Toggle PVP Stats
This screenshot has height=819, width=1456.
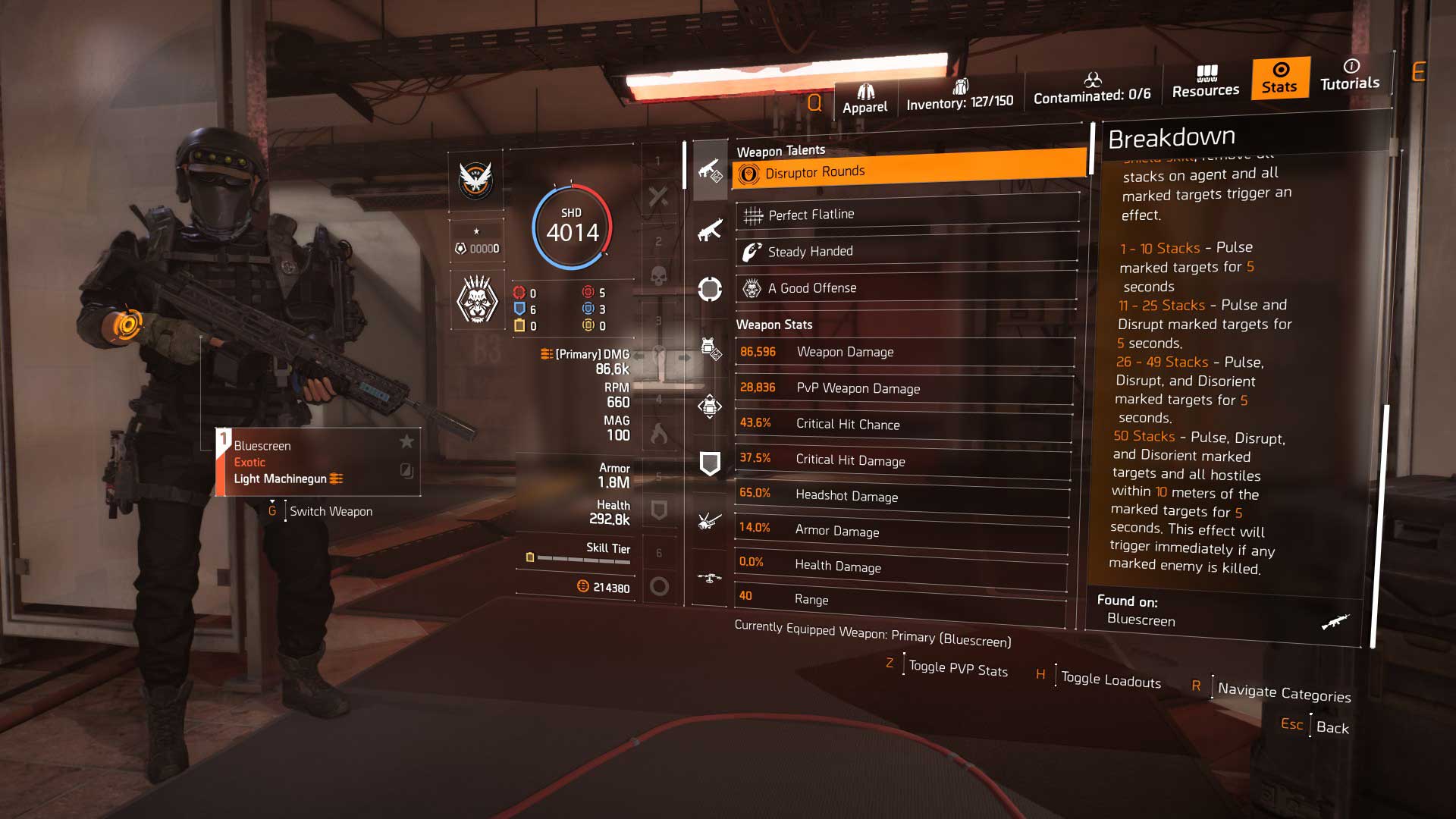click(958, 670)
